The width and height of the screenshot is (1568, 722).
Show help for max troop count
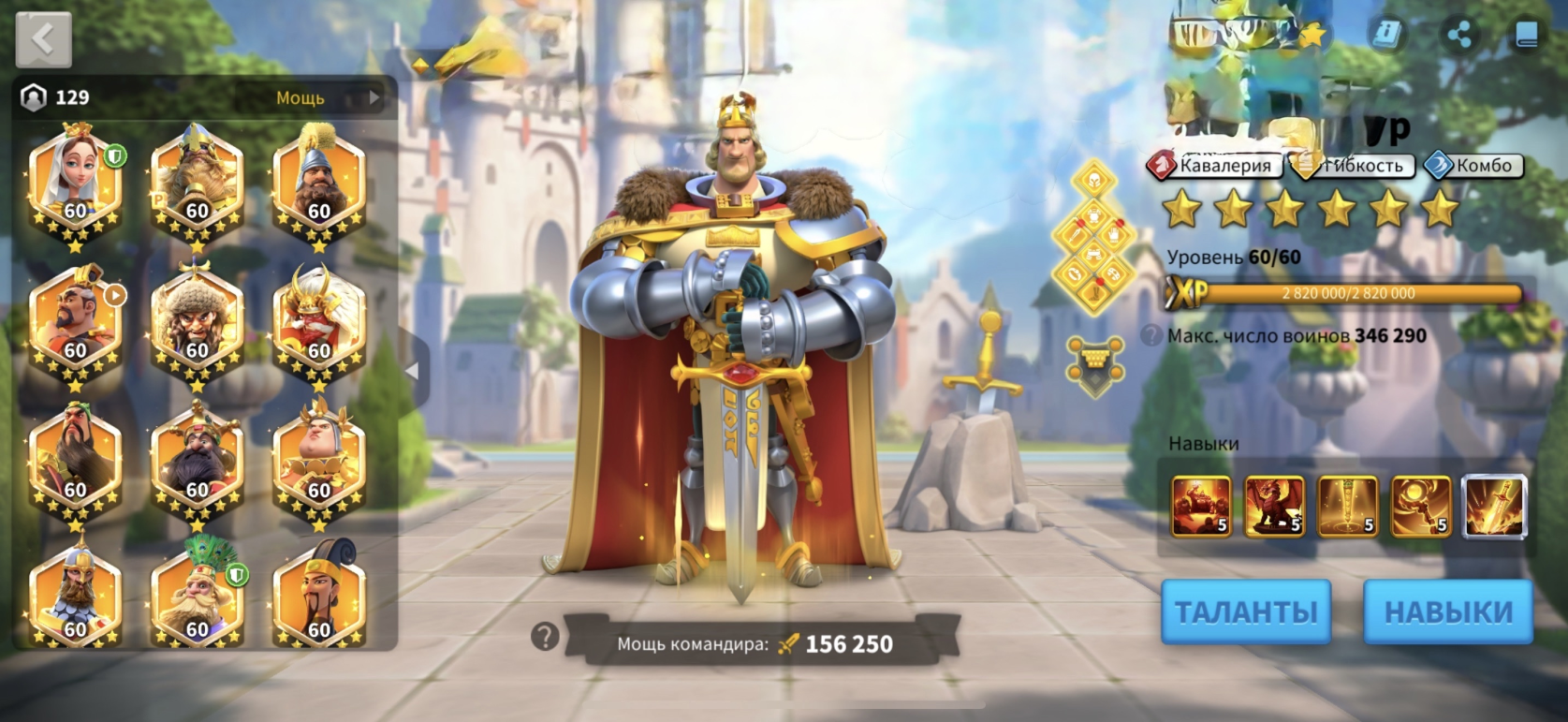click(x=1152, y=335)
